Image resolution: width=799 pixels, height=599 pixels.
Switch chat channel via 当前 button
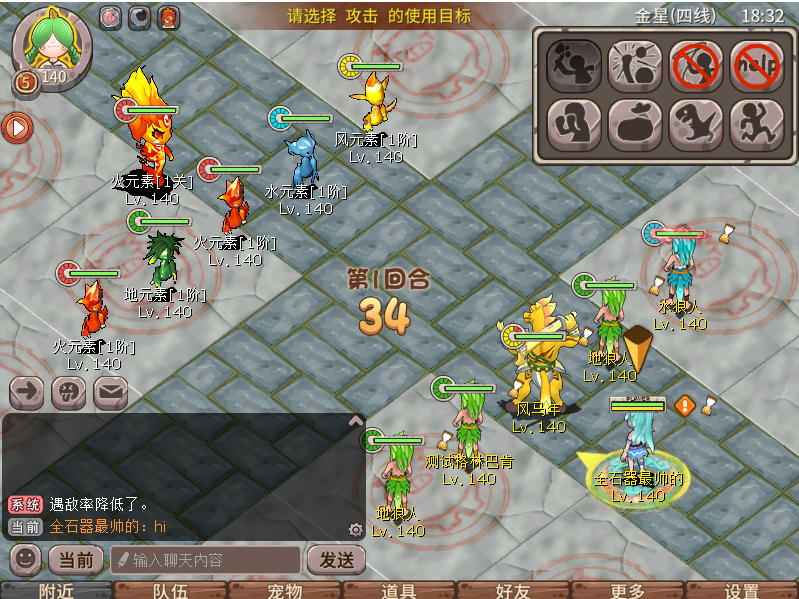click(x=76, y=559)
